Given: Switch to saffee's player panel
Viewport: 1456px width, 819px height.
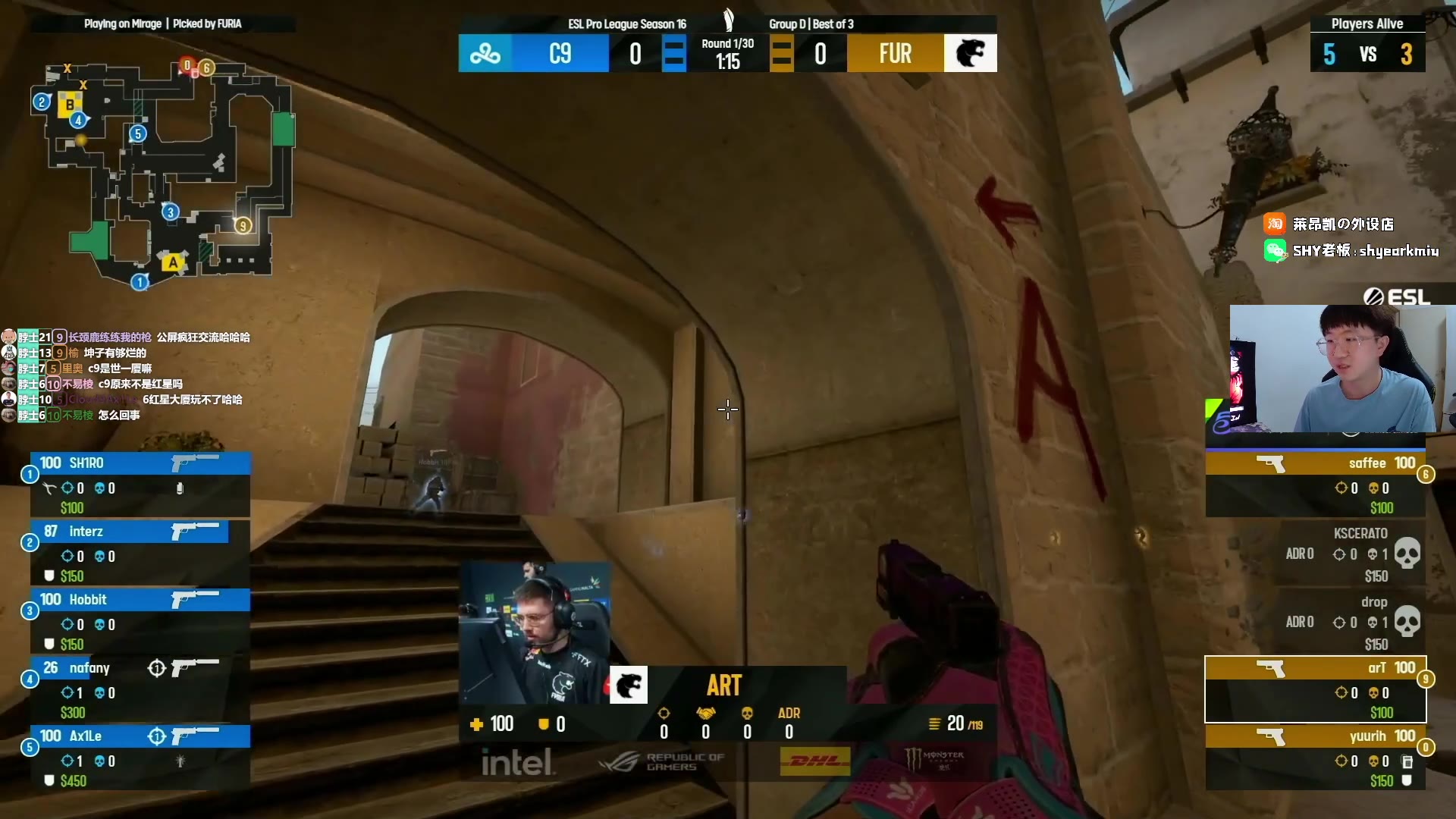Looking at the screenshot, I should [1315, 484].
